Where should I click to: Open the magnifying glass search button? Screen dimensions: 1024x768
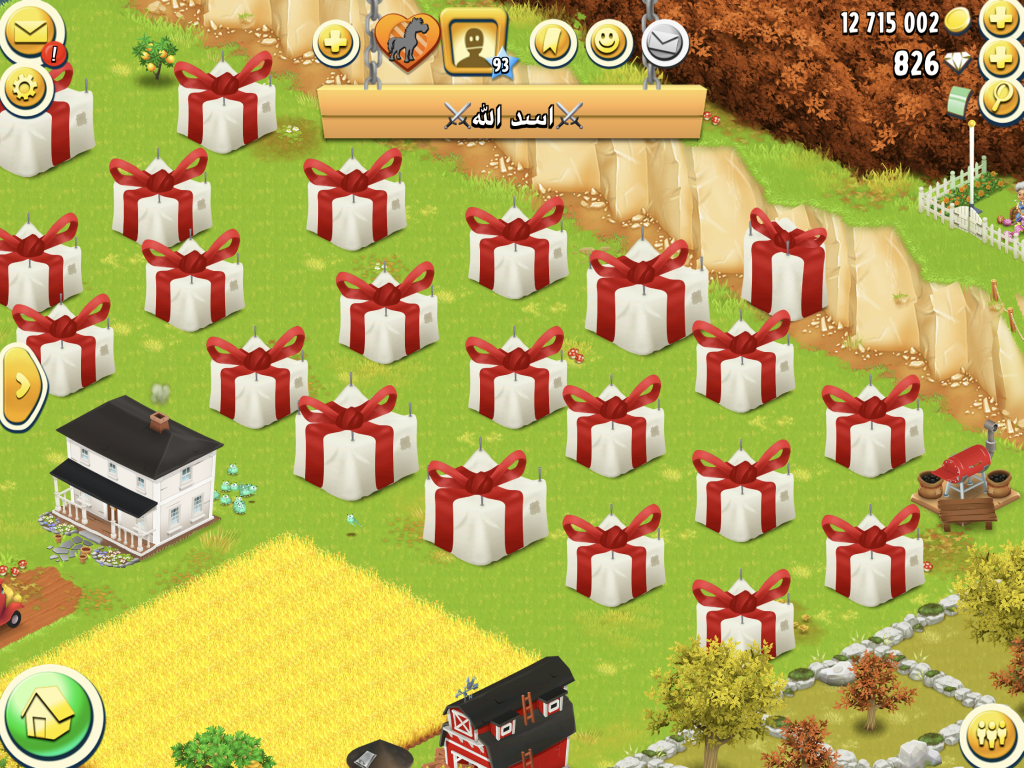(x=1000, y=99)
